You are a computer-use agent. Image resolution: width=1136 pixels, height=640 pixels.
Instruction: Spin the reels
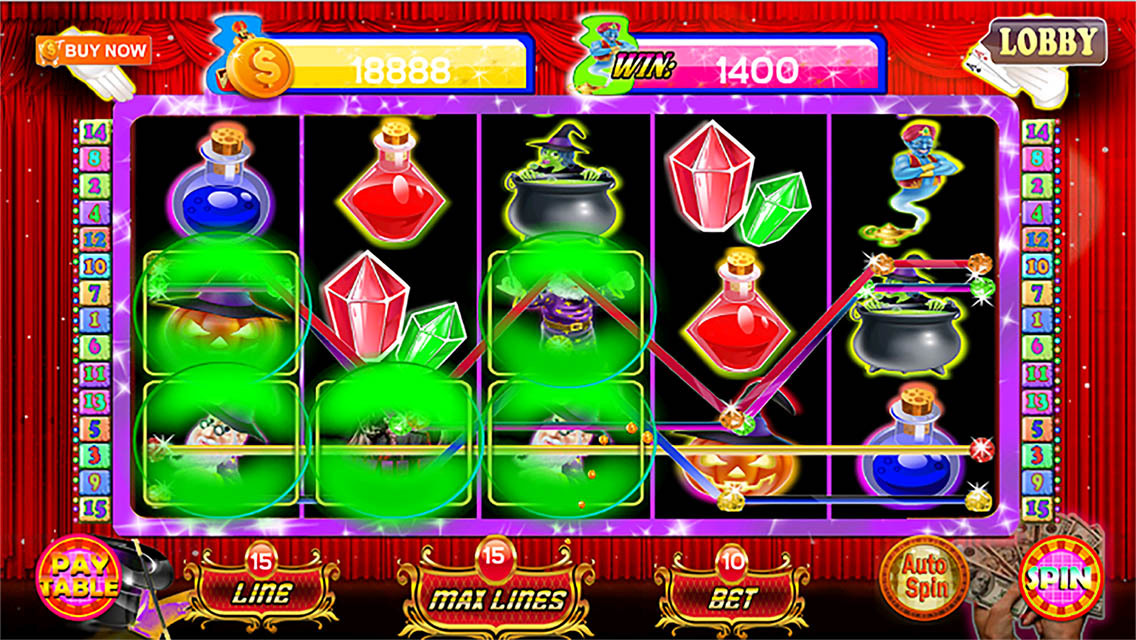point(1061,578)
